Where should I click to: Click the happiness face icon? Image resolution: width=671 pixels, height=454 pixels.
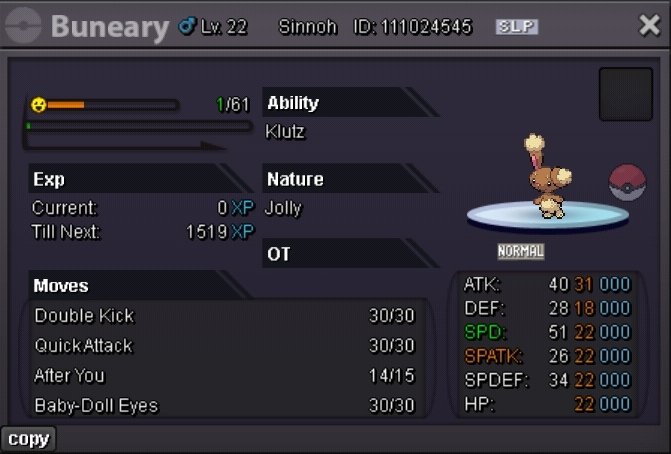tap(38, 104)
